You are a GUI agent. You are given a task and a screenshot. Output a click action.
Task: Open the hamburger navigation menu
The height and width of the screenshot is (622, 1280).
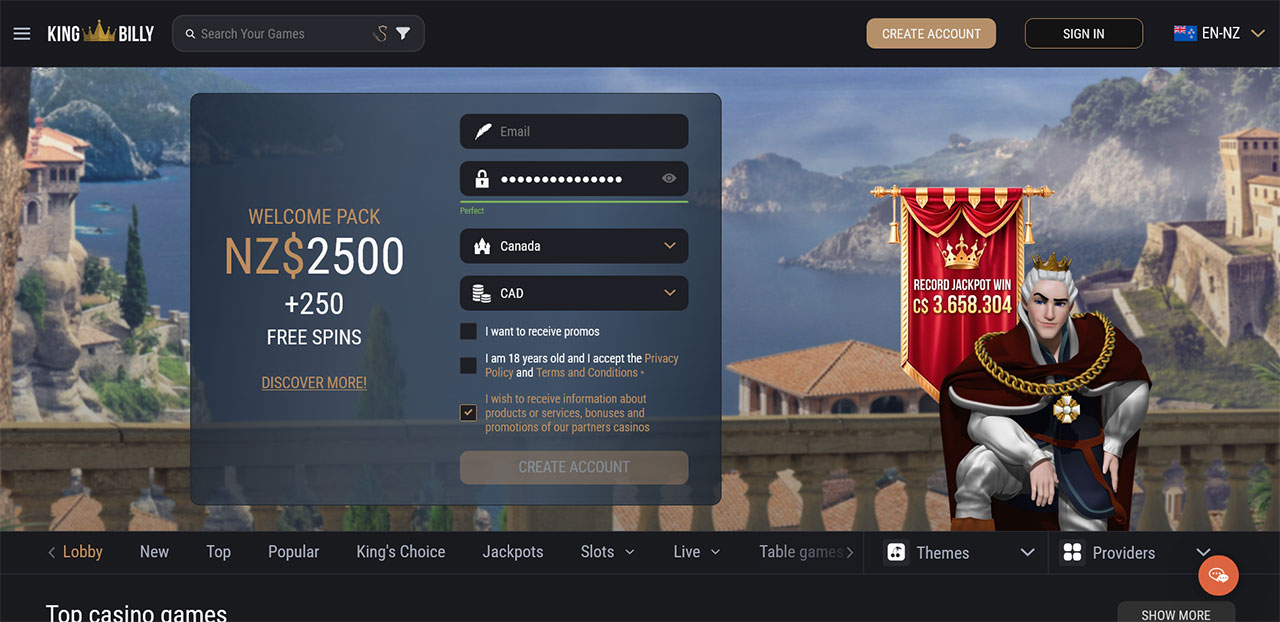click(22, 34)
